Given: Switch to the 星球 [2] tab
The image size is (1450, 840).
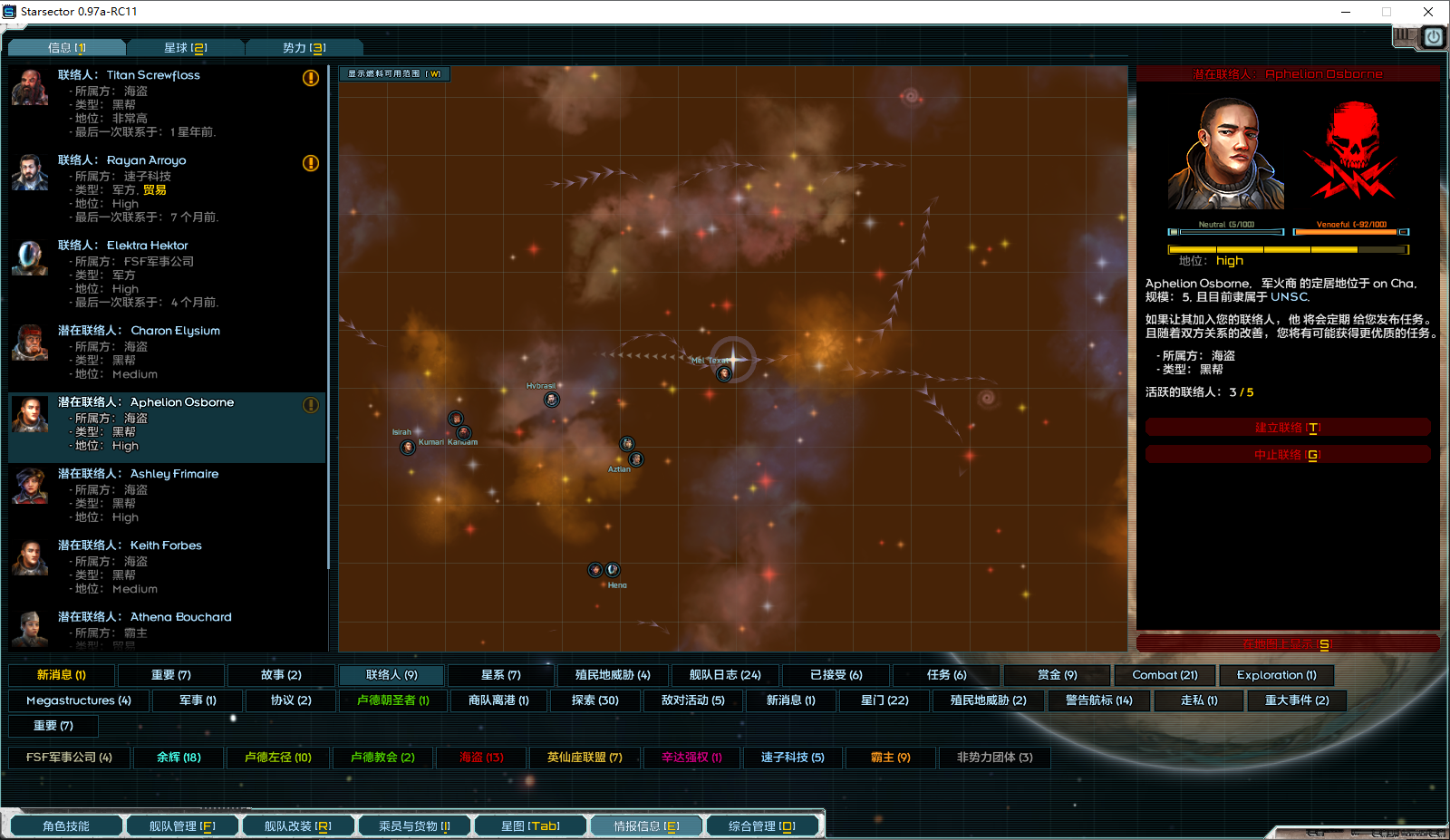Looking at the screenshot, I should 187,48.
